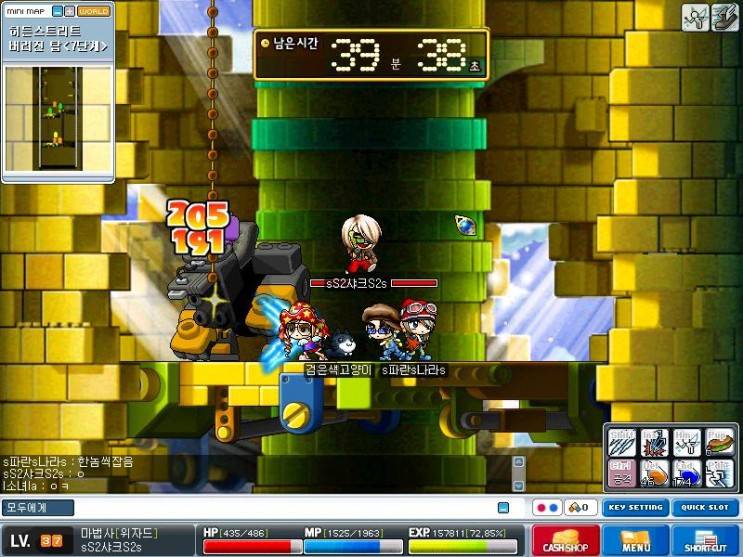Viewport: 743px width, 557px height.
Task: Open the Shortcut panel
Action: [705, 541]
